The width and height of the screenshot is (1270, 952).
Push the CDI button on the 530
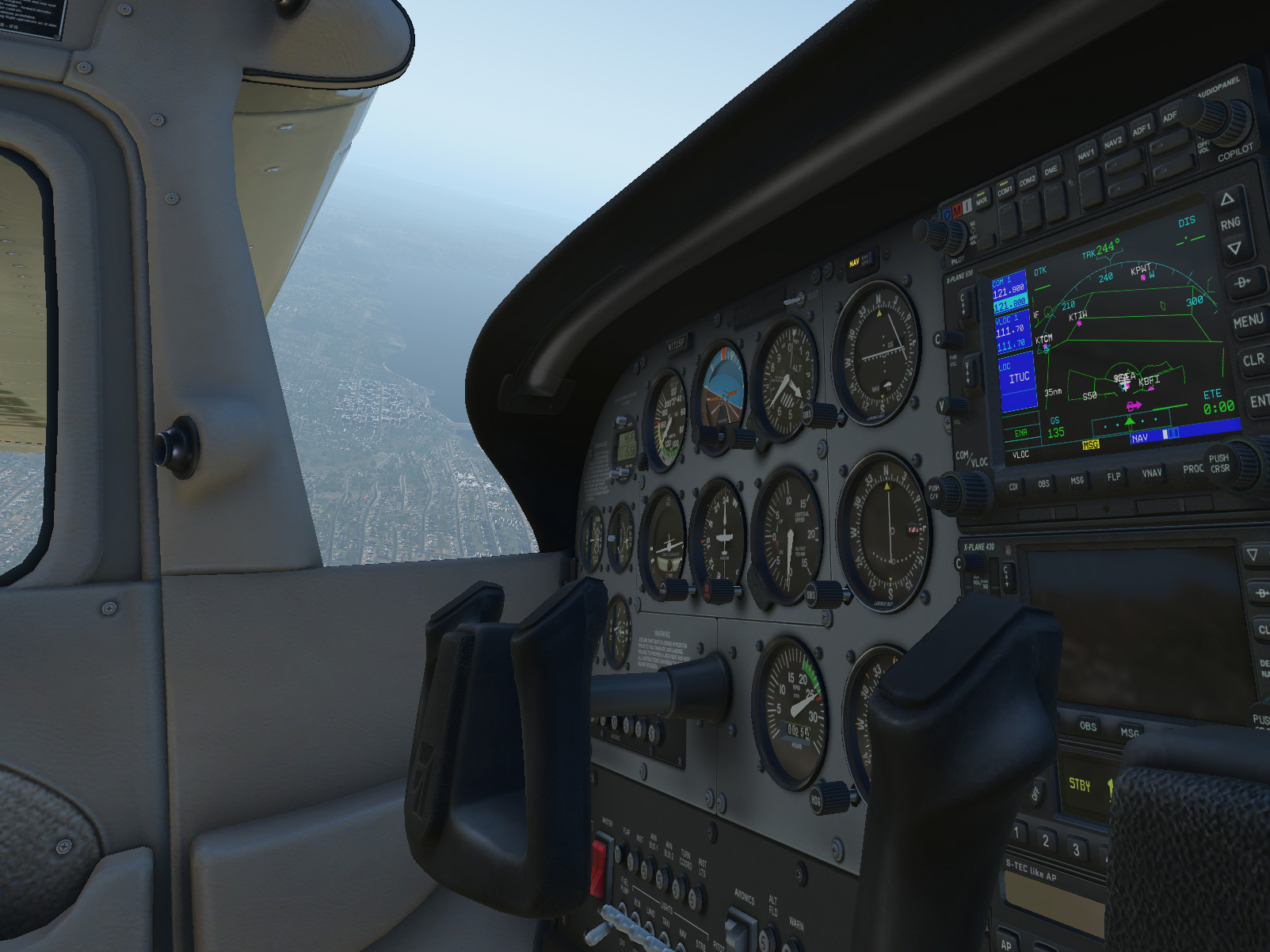1013,487
